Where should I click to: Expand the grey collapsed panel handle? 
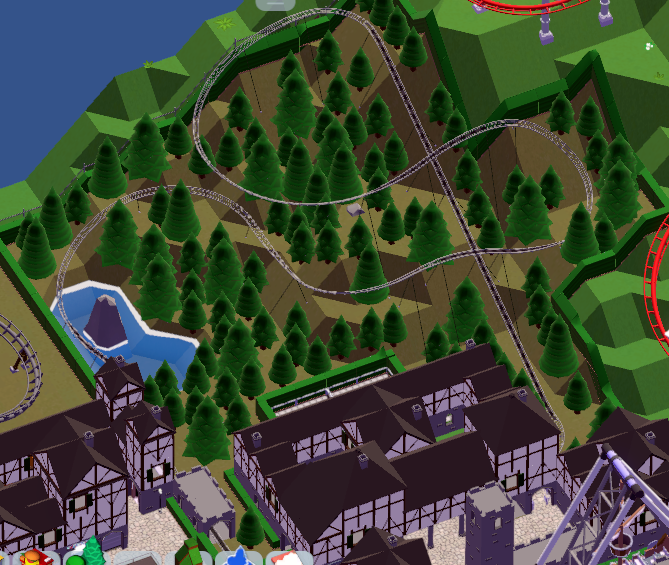pyautogui.click(x=273, y=4)
